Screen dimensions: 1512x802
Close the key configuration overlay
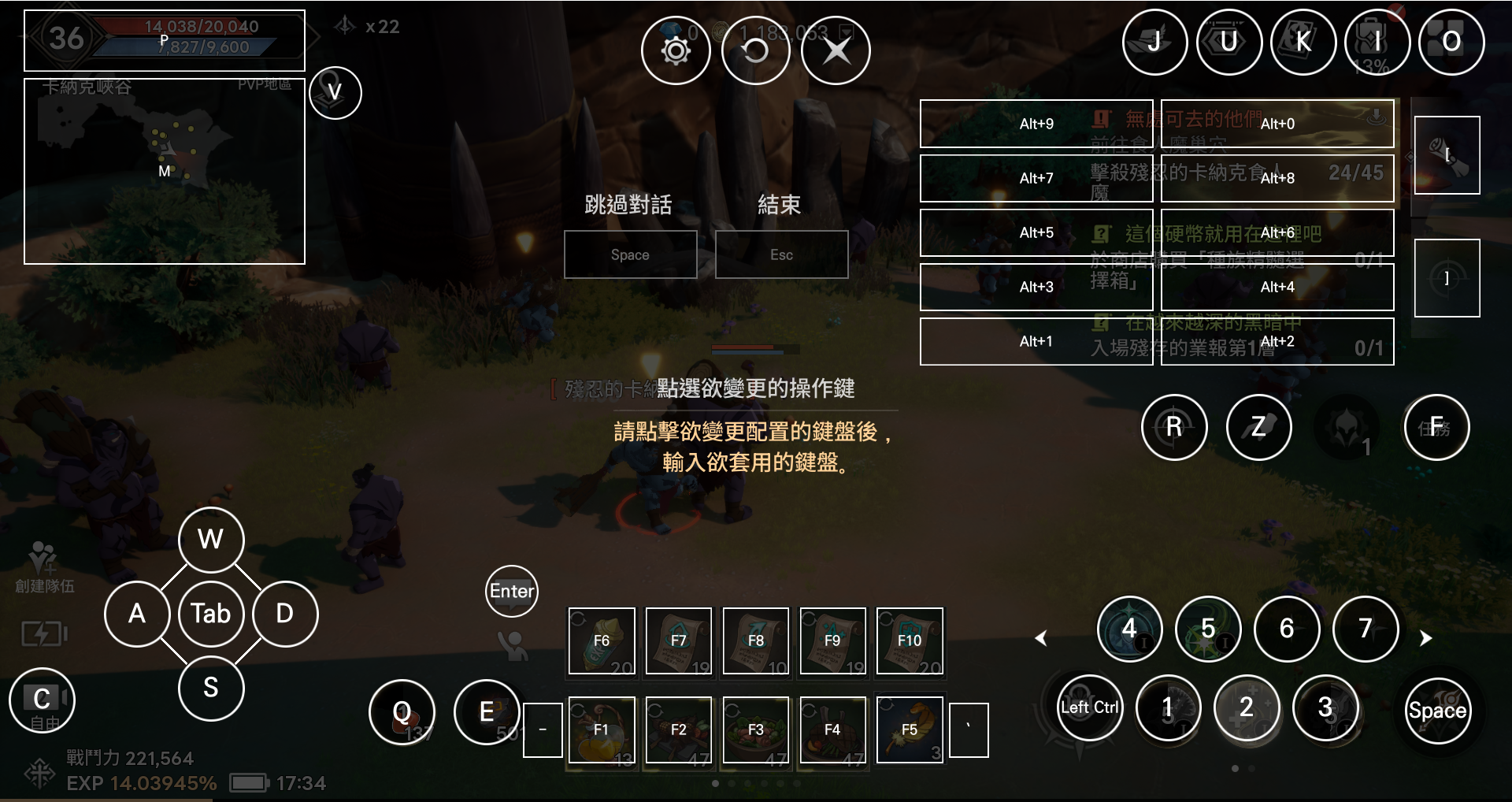[x=836, y=51]
